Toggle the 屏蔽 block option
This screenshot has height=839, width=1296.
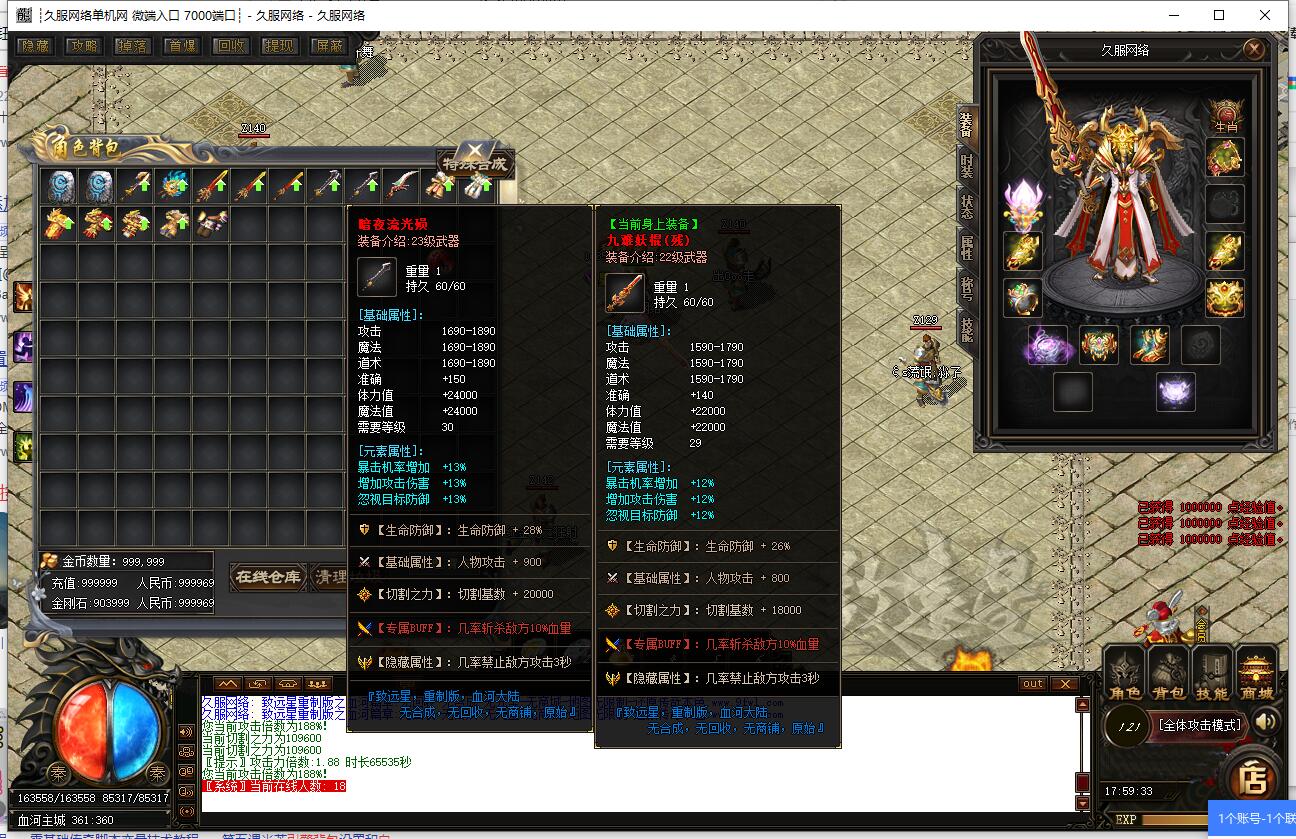coord(329,46)
